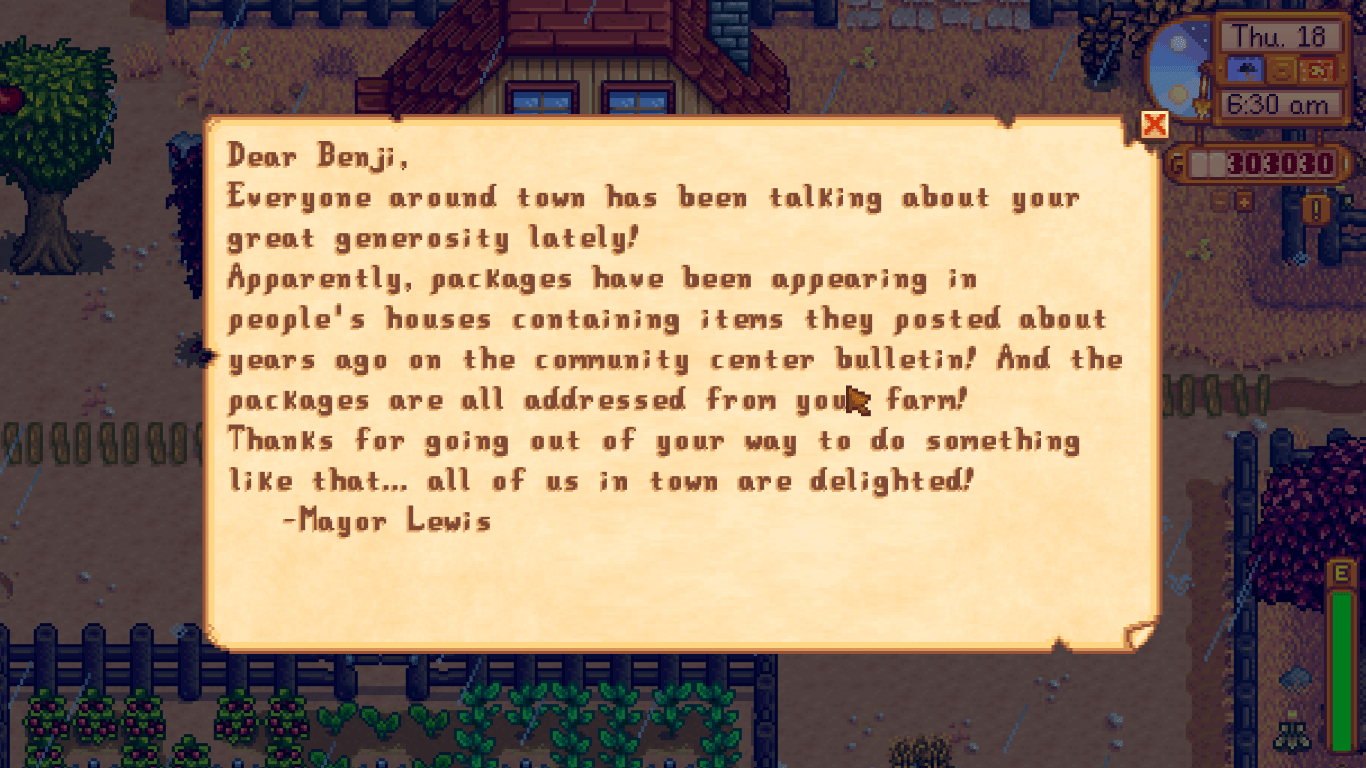Click the rainy weather icon in the HUD
1366x768 pixels.
(x=1246, y=70)
